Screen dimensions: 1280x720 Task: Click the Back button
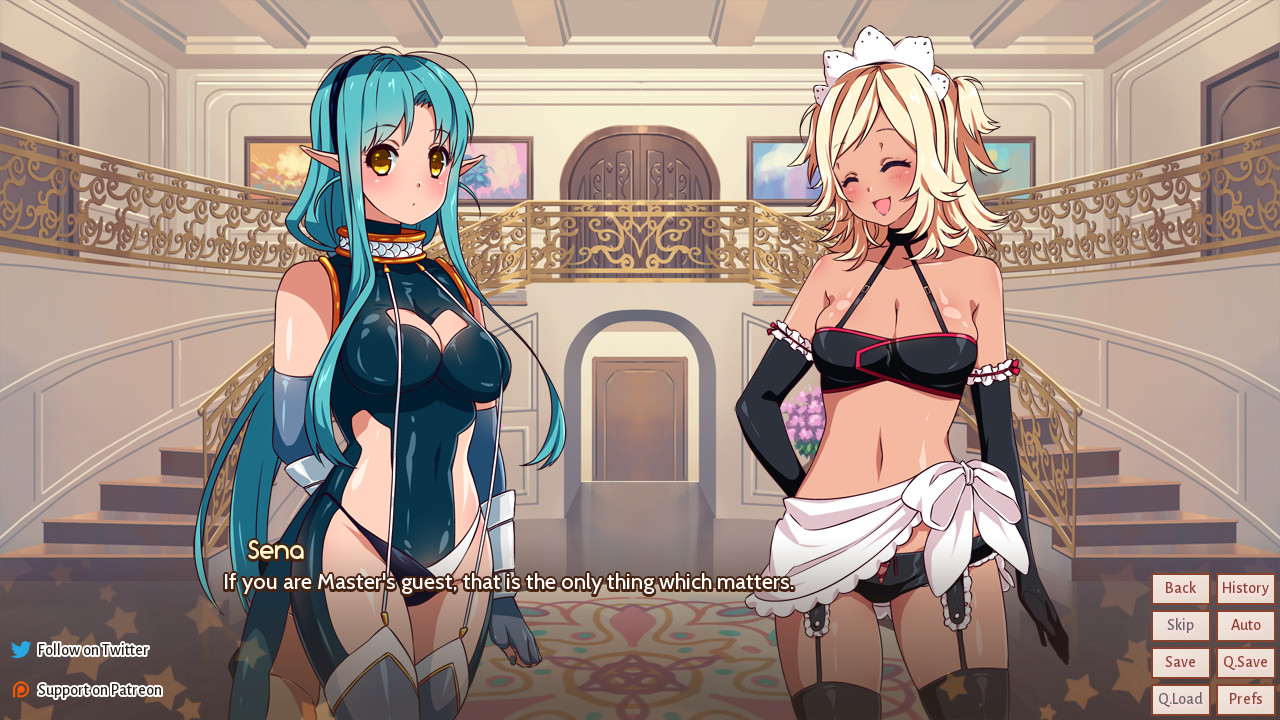(1180, 588)
